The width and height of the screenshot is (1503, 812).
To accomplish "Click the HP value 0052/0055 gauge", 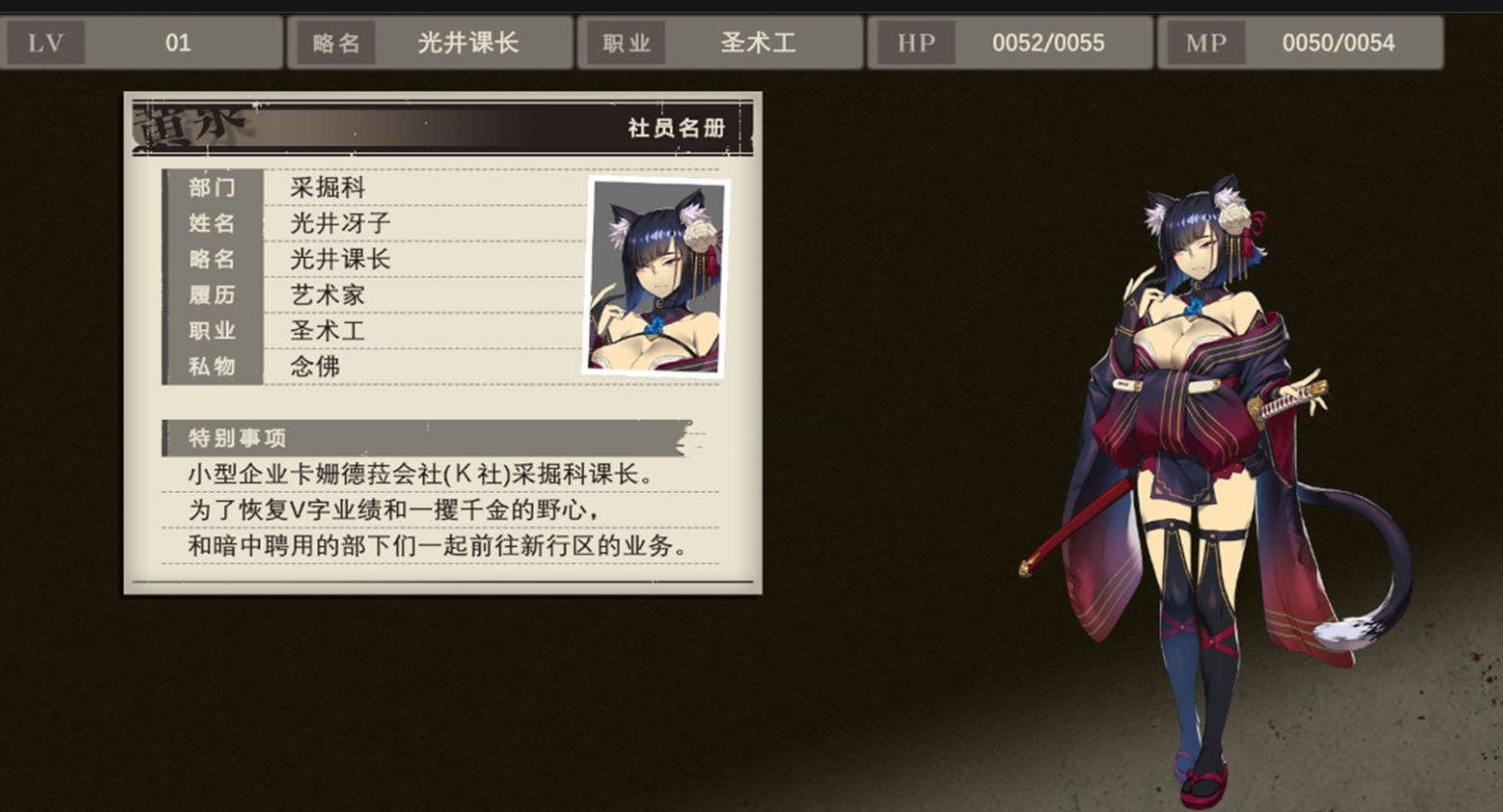I will click(1049, 41).
